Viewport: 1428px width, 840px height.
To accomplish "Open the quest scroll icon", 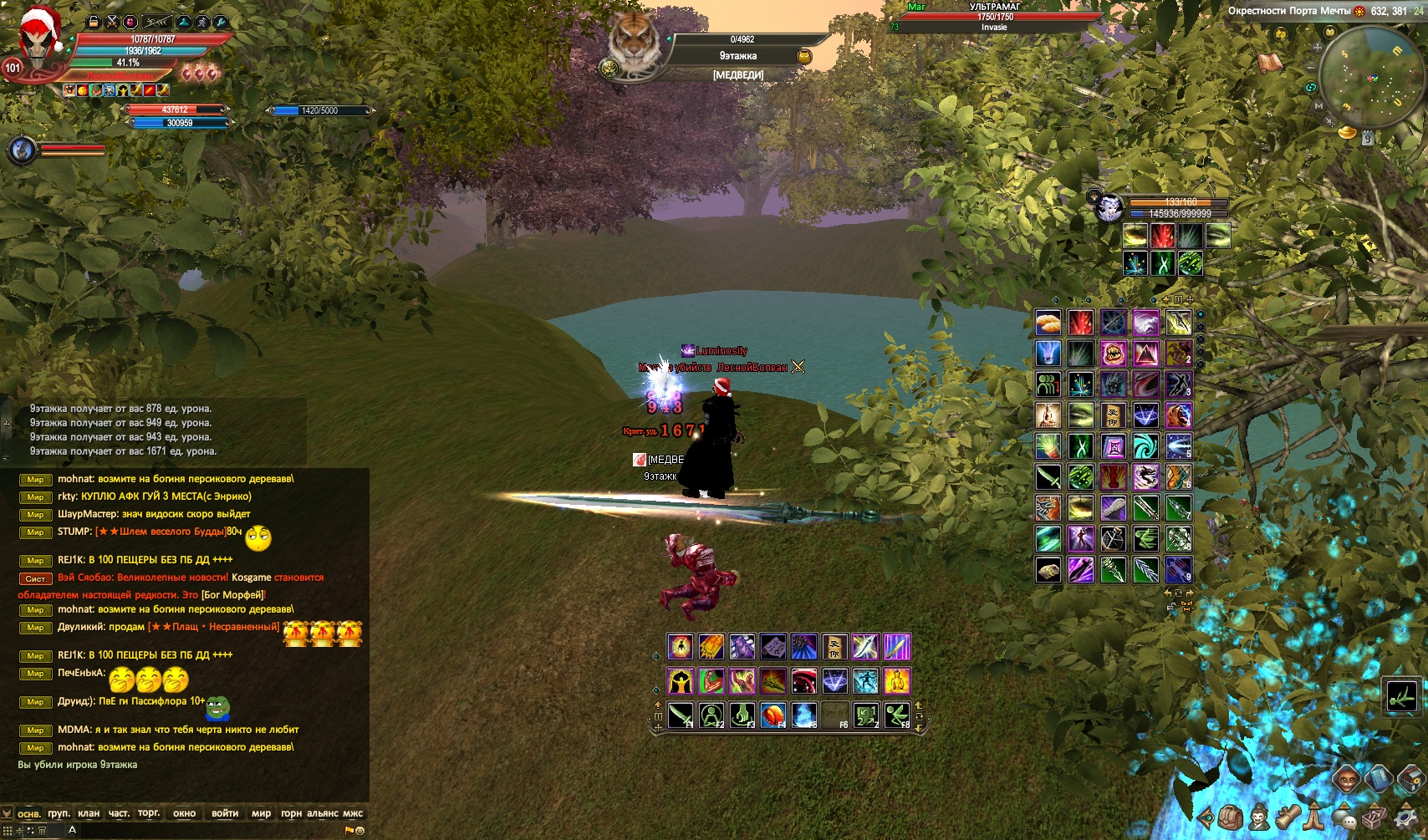I will 1287,817.
